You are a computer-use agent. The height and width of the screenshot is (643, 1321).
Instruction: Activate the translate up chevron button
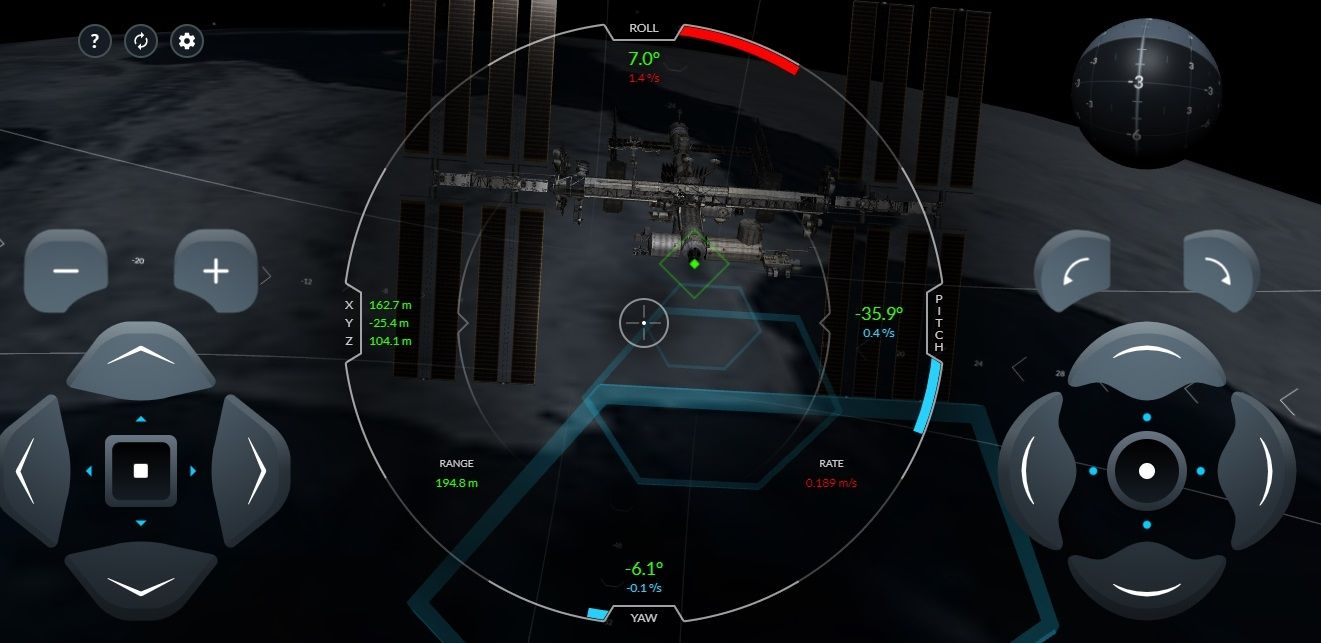[141, 356]
